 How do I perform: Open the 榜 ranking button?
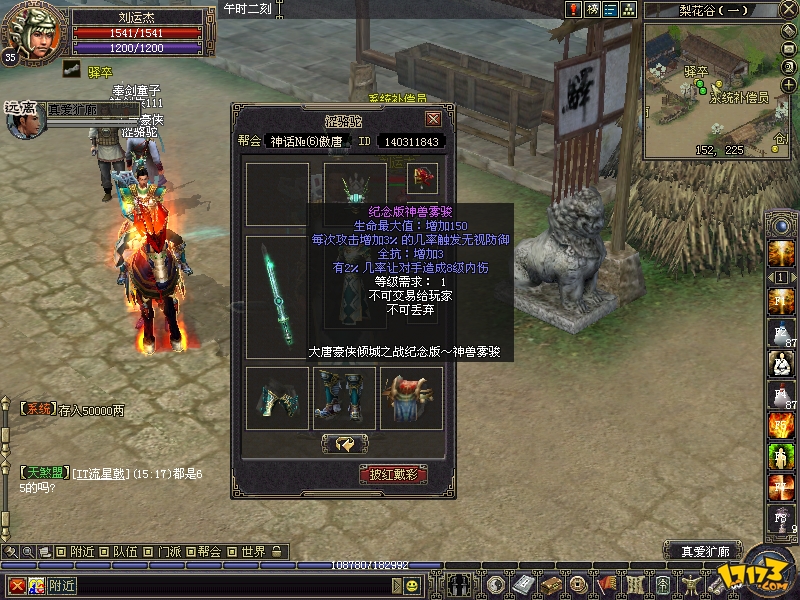pos(592,9)
